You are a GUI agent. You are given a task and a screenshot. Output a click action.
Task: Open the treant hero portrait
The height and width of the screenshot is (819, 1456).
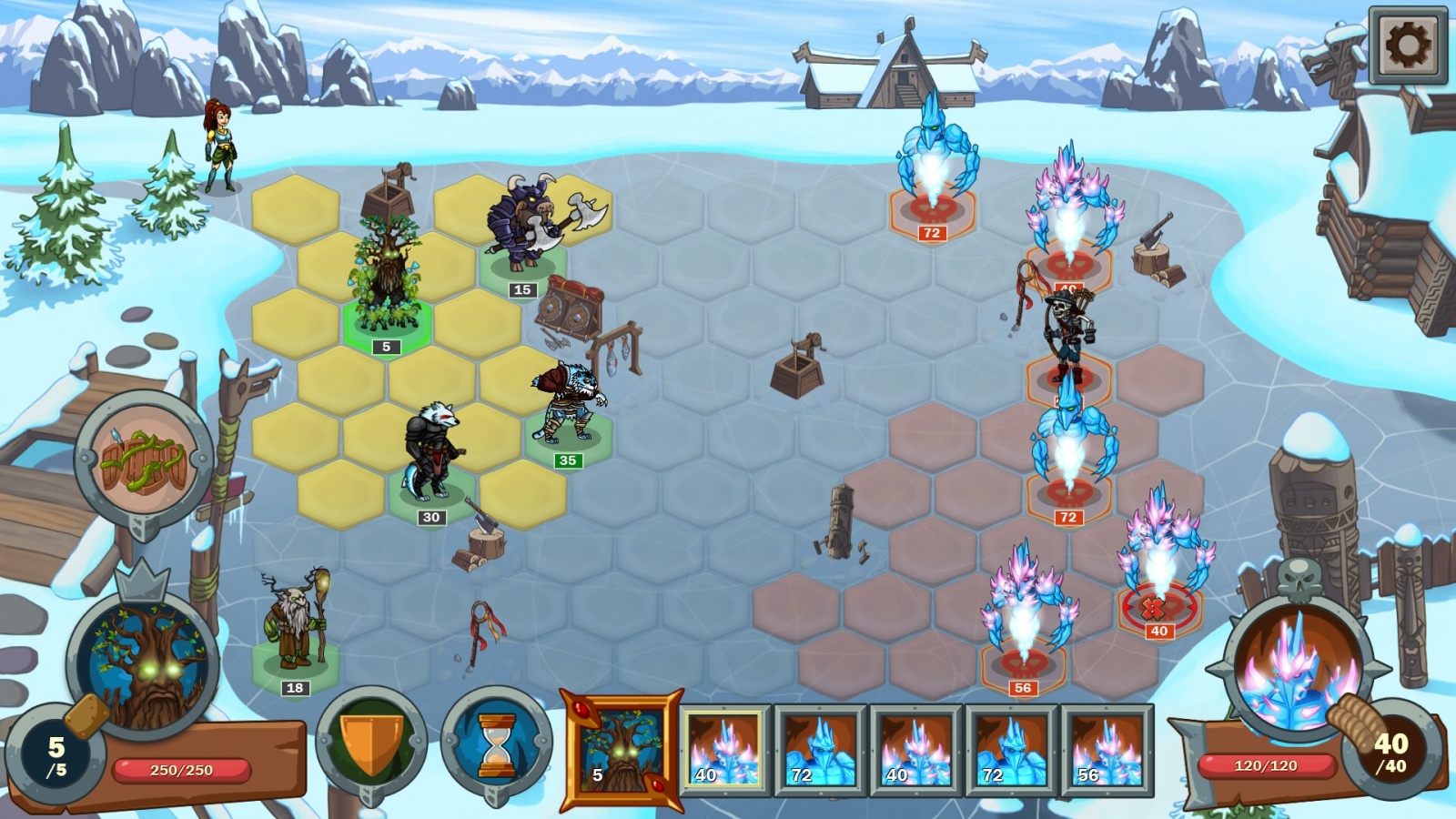pyautogui.click(x=146, y=662)
